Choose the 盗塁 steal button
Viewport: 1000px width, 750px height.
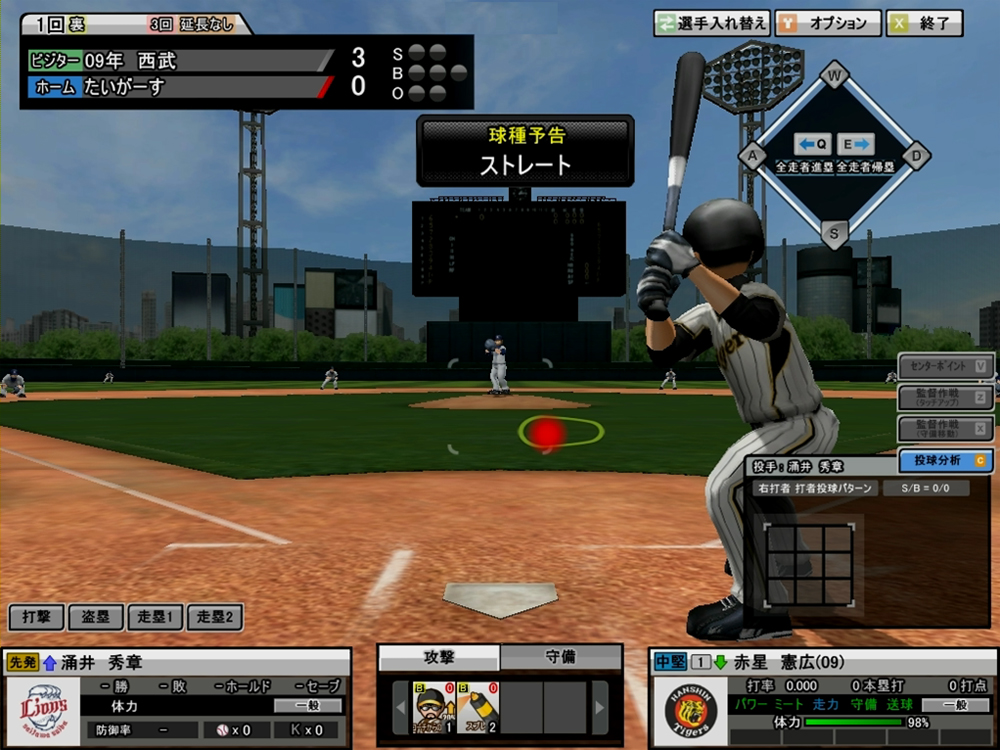tap(96, 617)
